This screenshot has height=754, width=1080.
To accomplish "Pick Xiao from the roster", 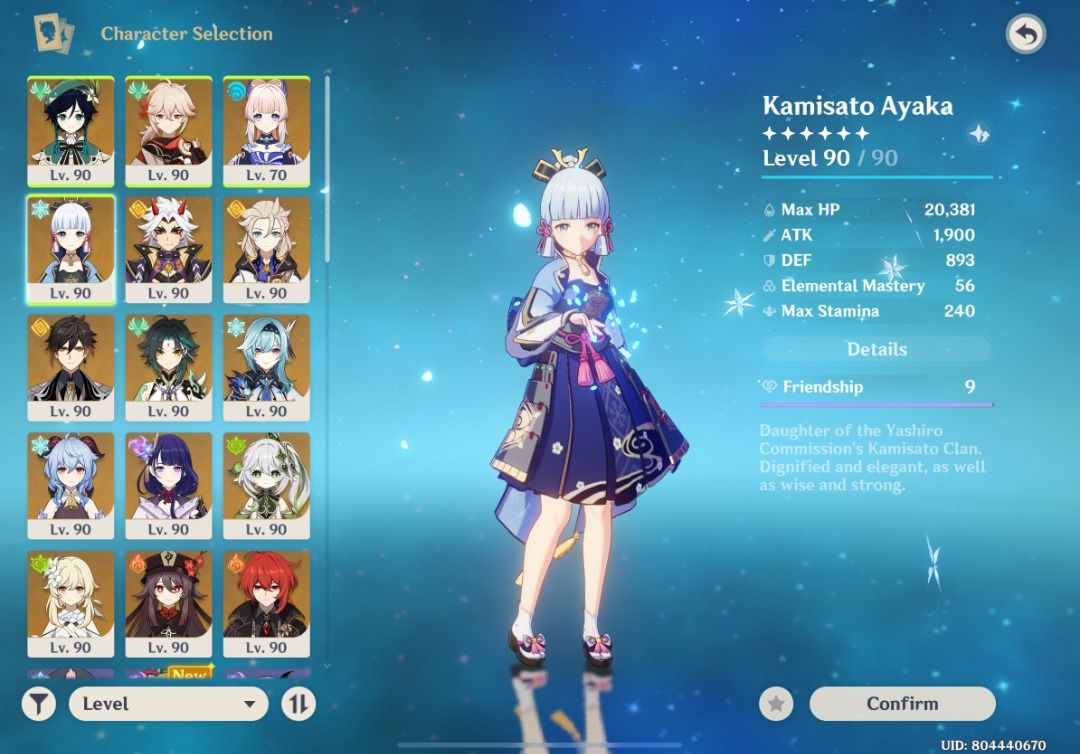I will point(168,367).
